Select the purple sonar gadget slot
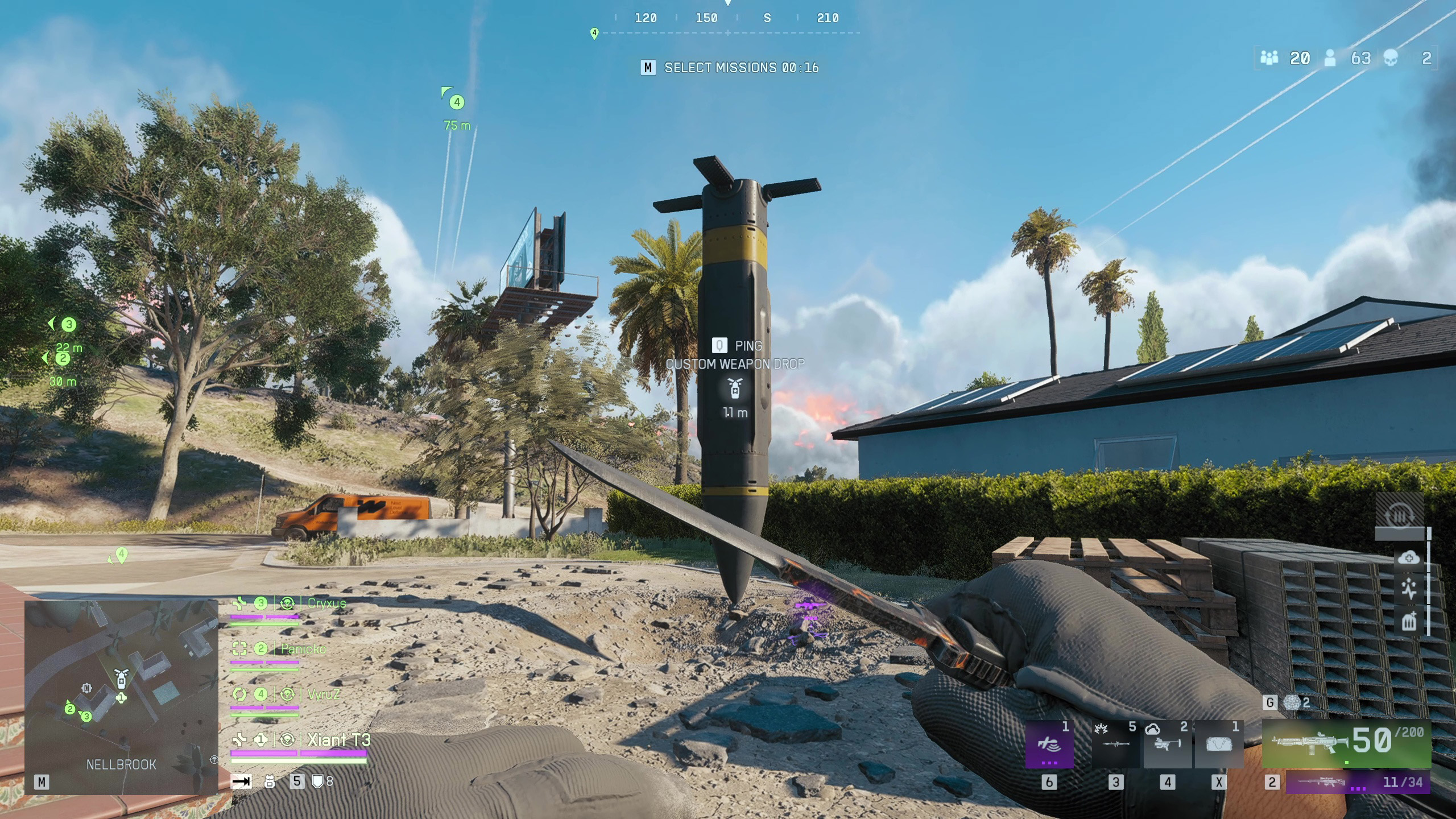 click(1049, 744)
